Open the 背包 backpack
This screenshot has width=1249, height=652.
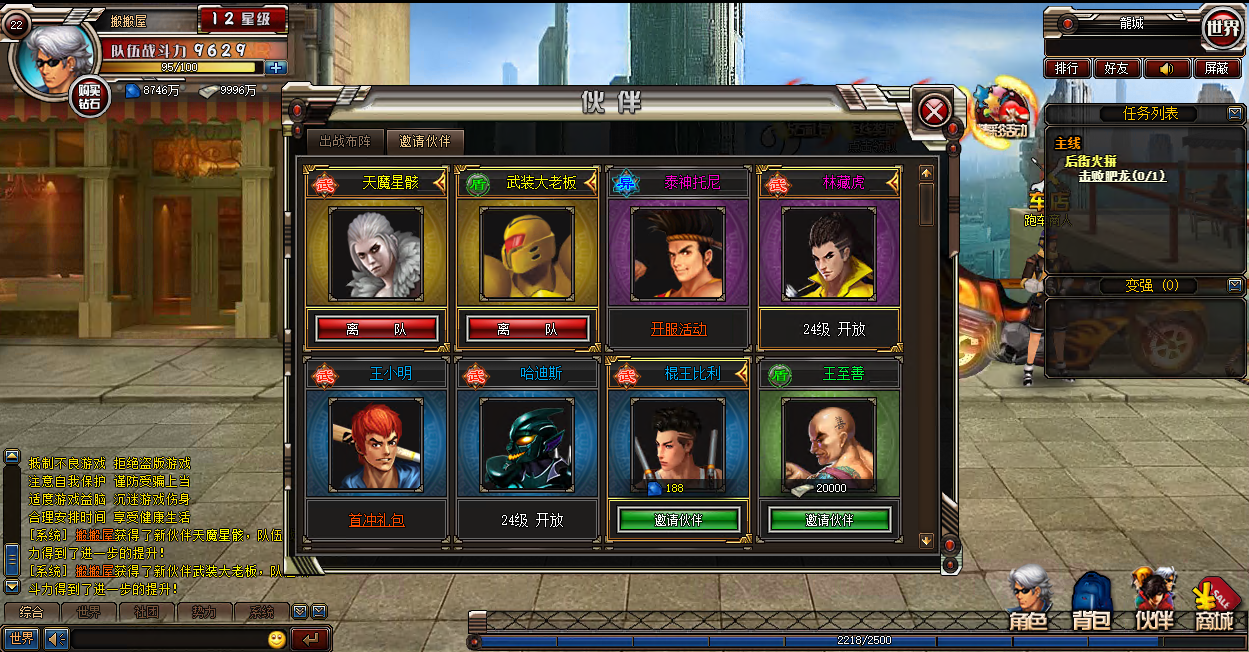pyautogui.click(x=1091, y=602)
